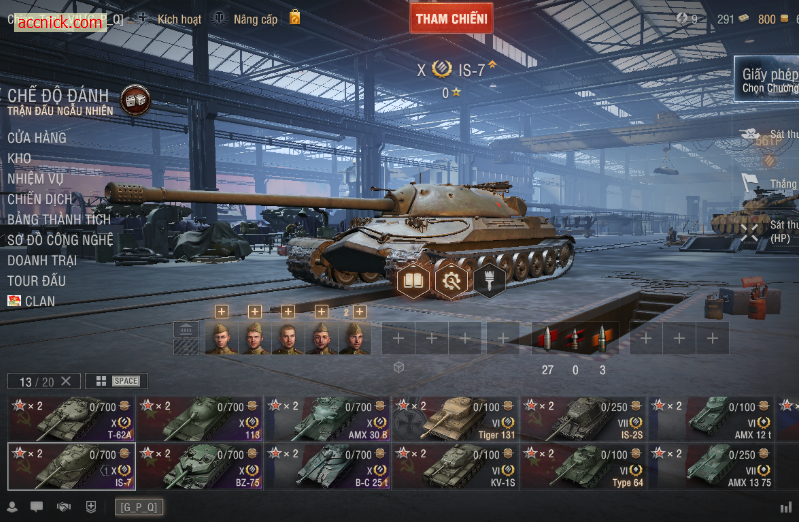Start battle with THAM CHIẾN button
The width and height of the screenshot is (799, 522).
[x=451, y=18]
